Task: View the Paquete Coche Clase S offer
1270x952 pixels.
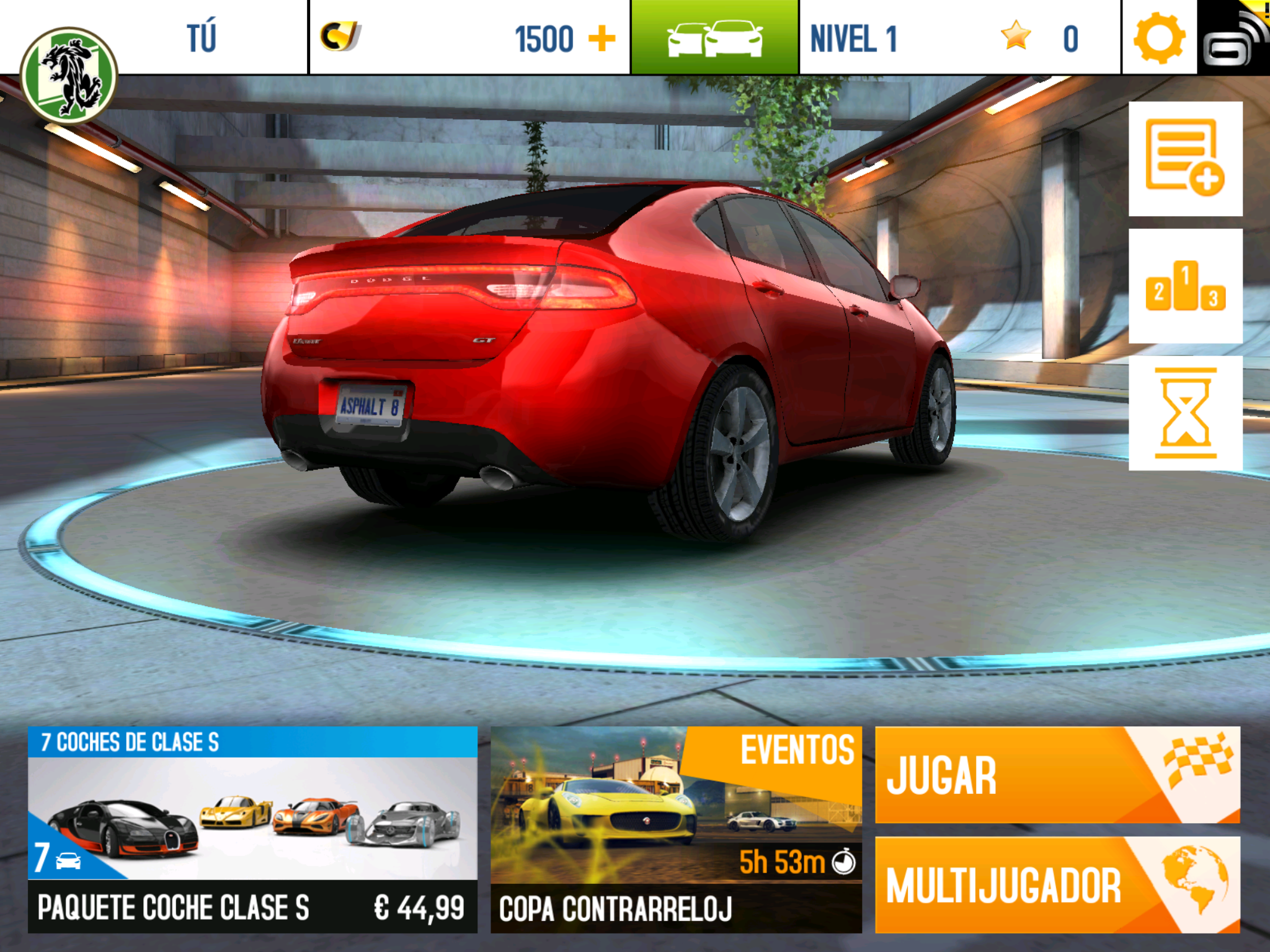Action: pyautogui.click(x=252, y=829)
